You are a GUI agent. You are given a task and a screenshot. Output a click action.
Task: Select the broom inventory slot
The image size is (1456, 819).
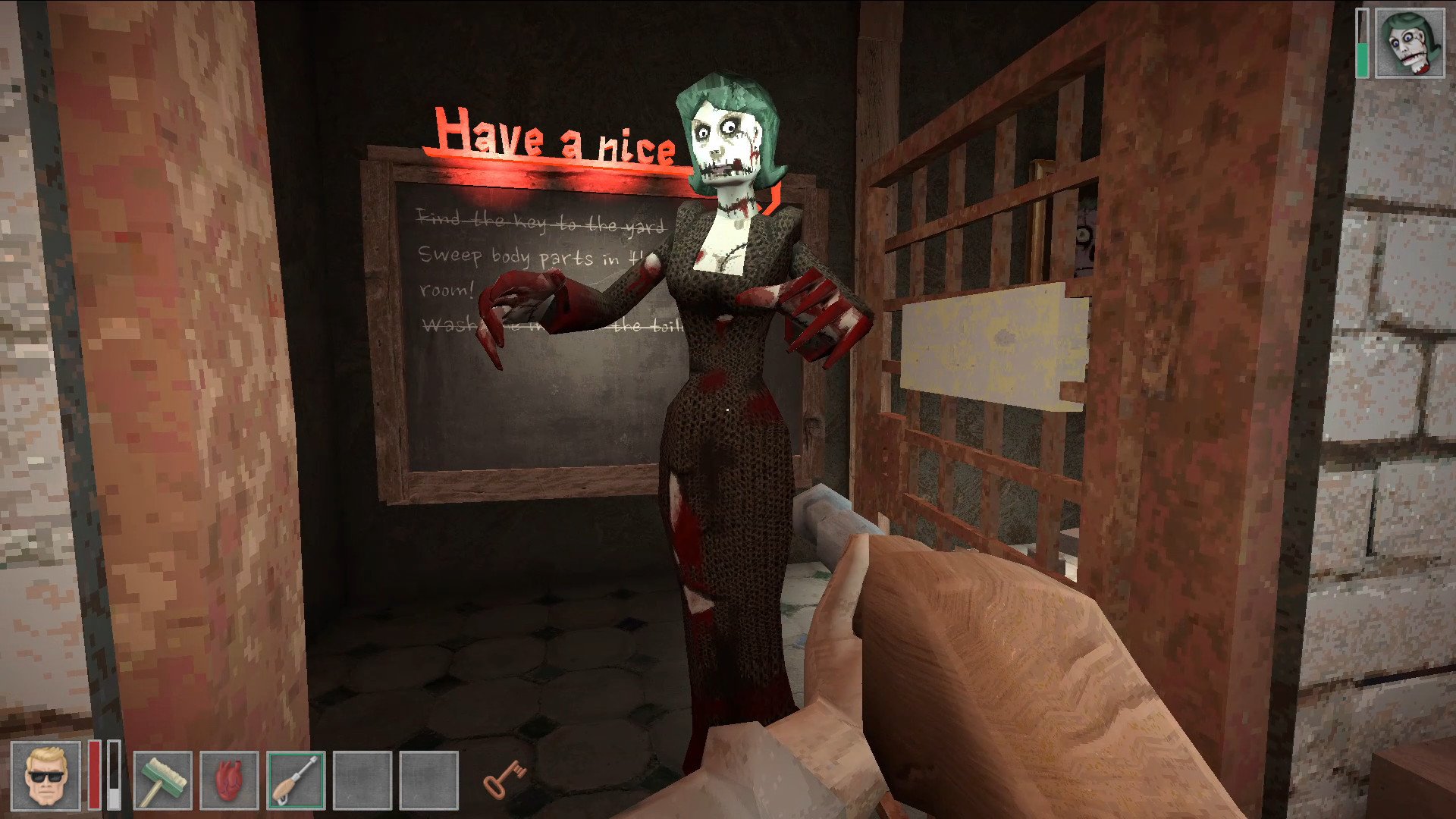click(162, 780)
